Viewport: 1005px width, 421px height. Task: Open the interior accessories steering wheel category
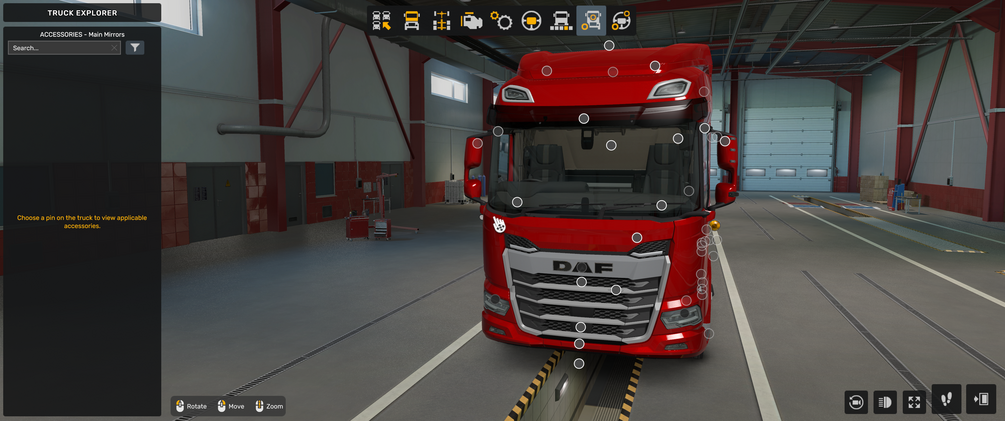(x=621, y=21)
